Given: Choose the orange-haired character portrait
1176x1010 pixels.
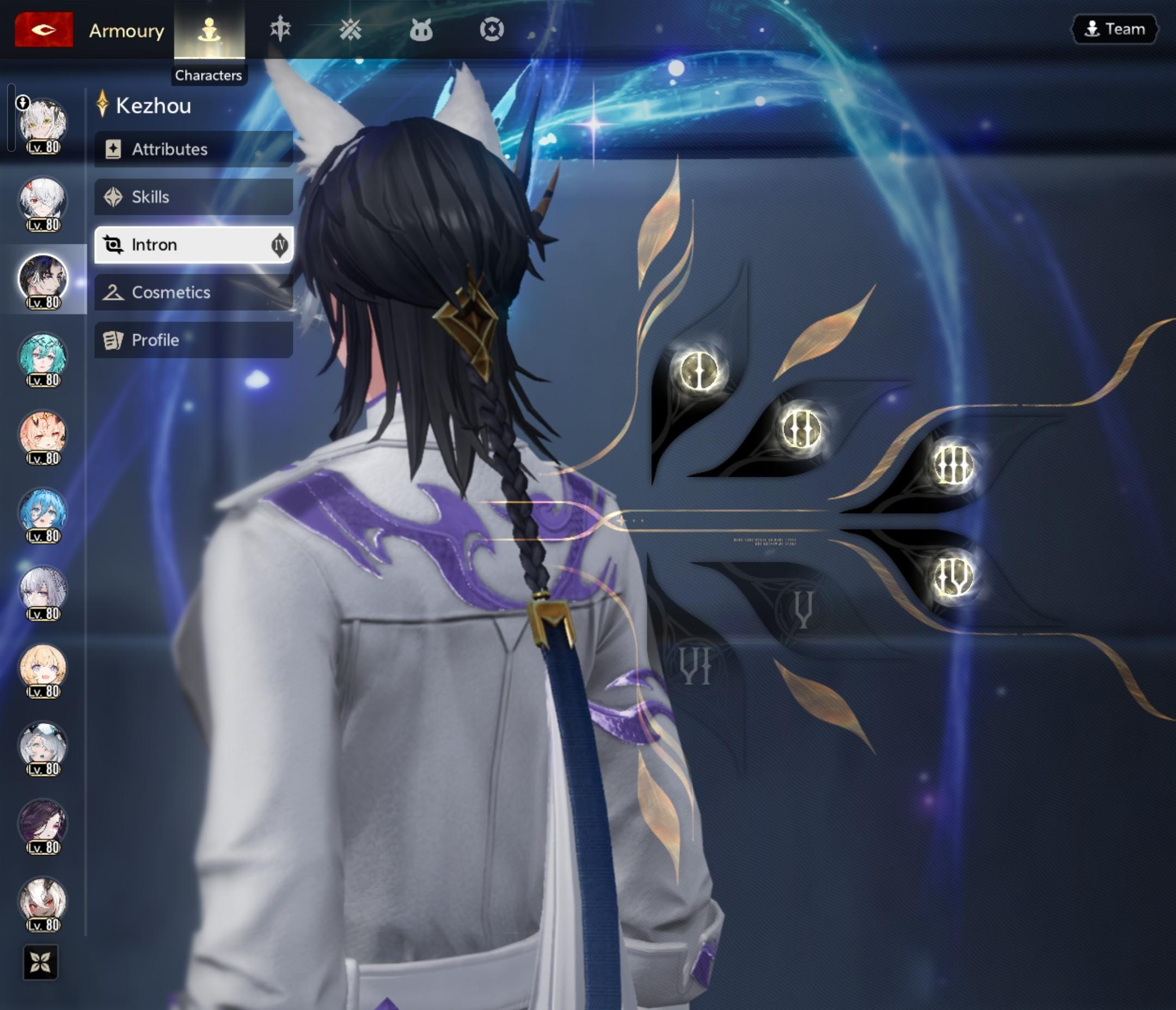Looking at the screenshot, I should [x=43, y=435].
